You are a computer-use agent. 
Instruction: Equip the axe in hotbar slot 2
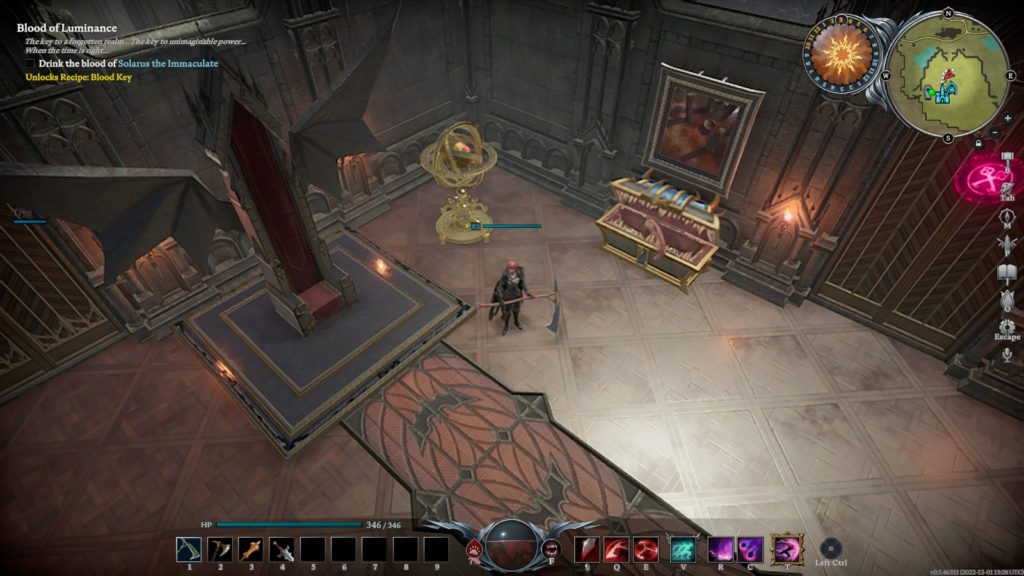[x=219, y=549]
